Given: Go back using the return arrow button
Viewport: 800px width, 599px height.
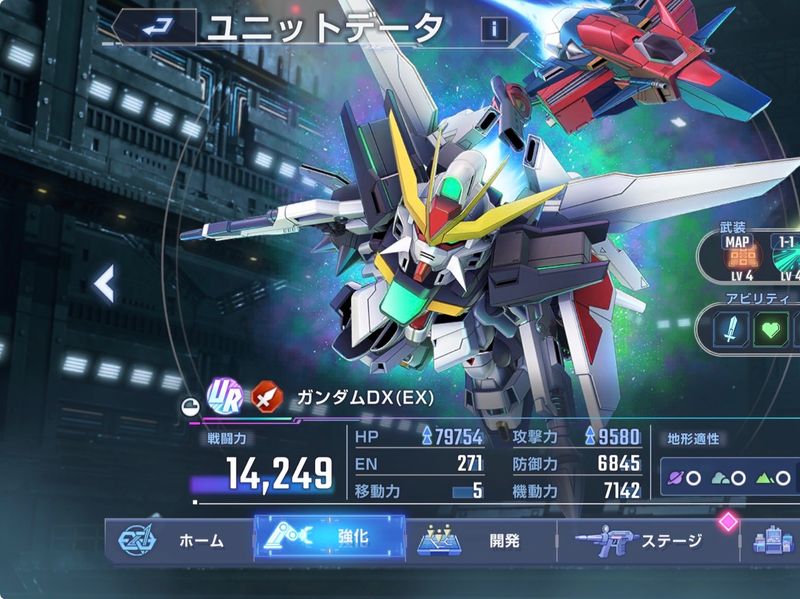Looking at the screenshot, I should click(153, 26).
